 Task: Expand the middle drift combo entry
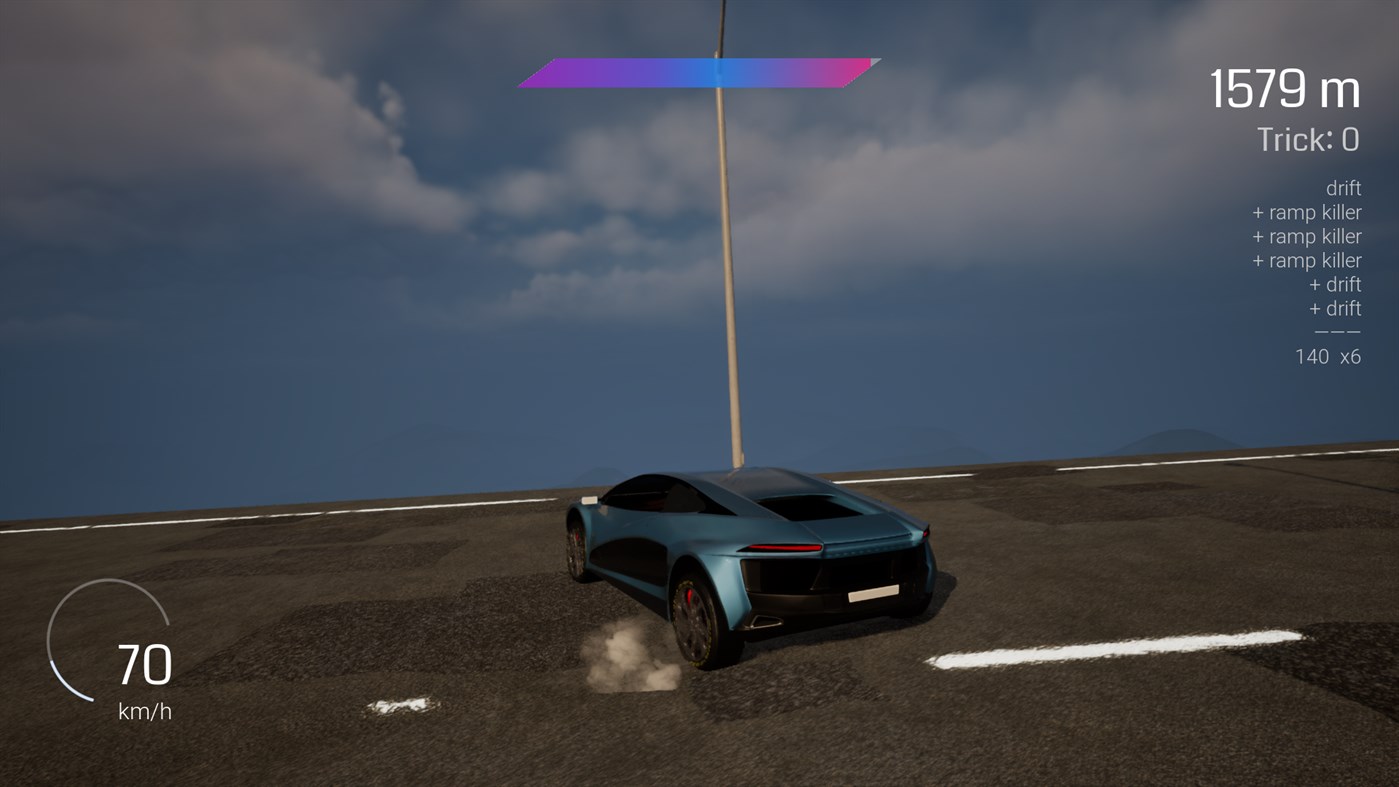coord(1337,284)
